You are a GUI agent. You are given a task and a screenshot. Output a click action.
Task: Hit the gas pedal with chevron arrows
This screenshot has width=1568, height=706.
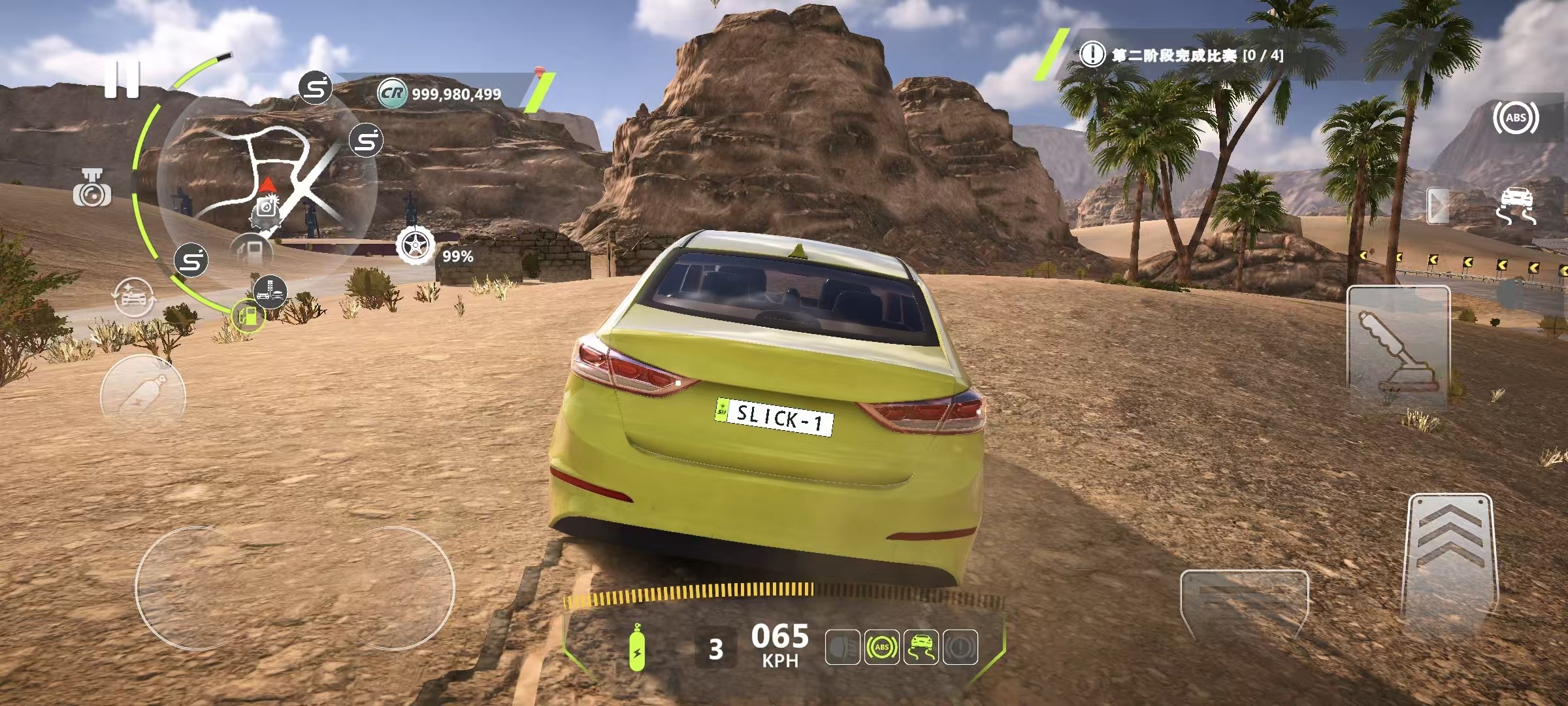click(x=1450, y=562)
